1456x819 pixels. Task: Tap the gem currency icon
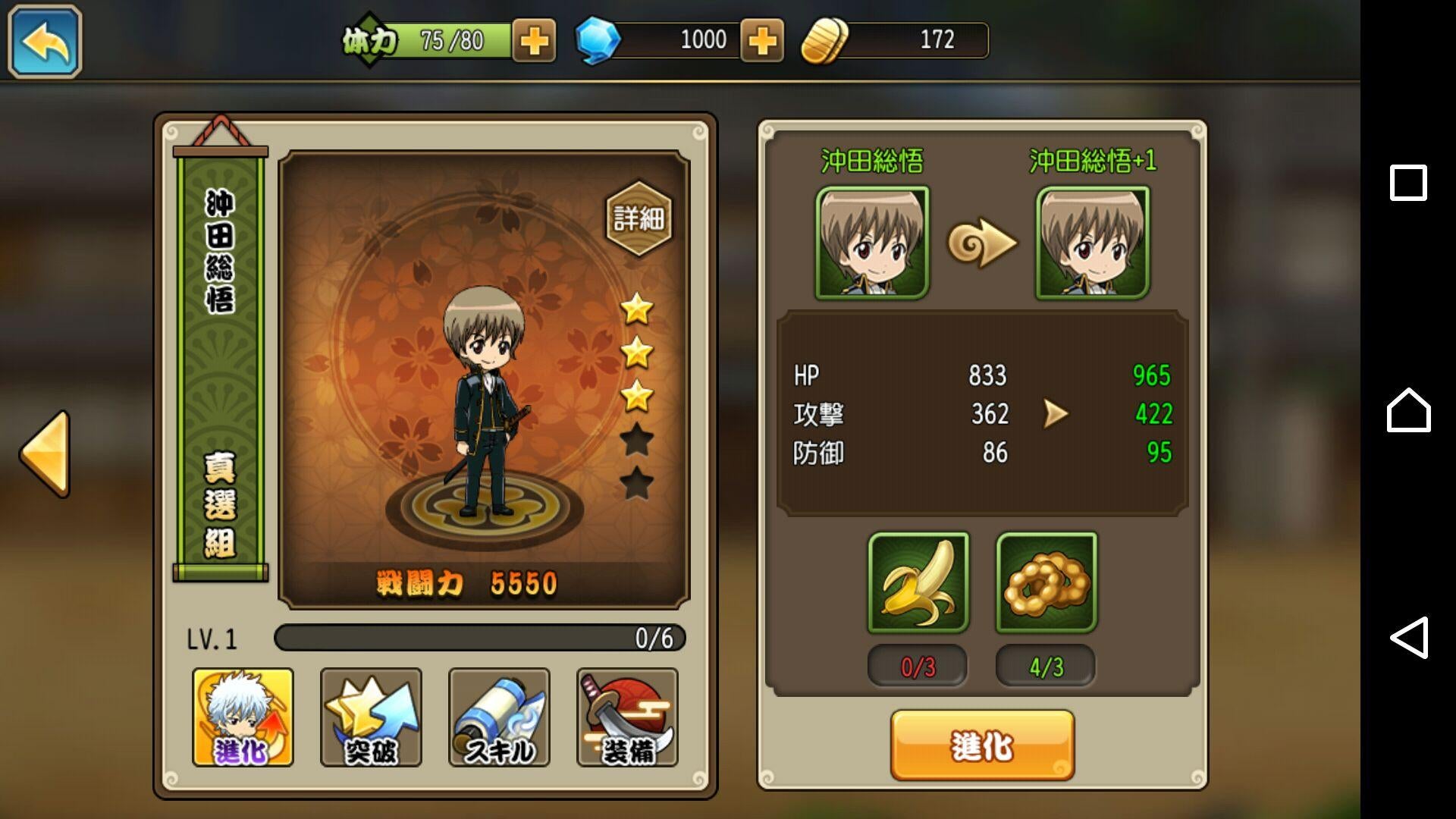[x=598, y=39]
